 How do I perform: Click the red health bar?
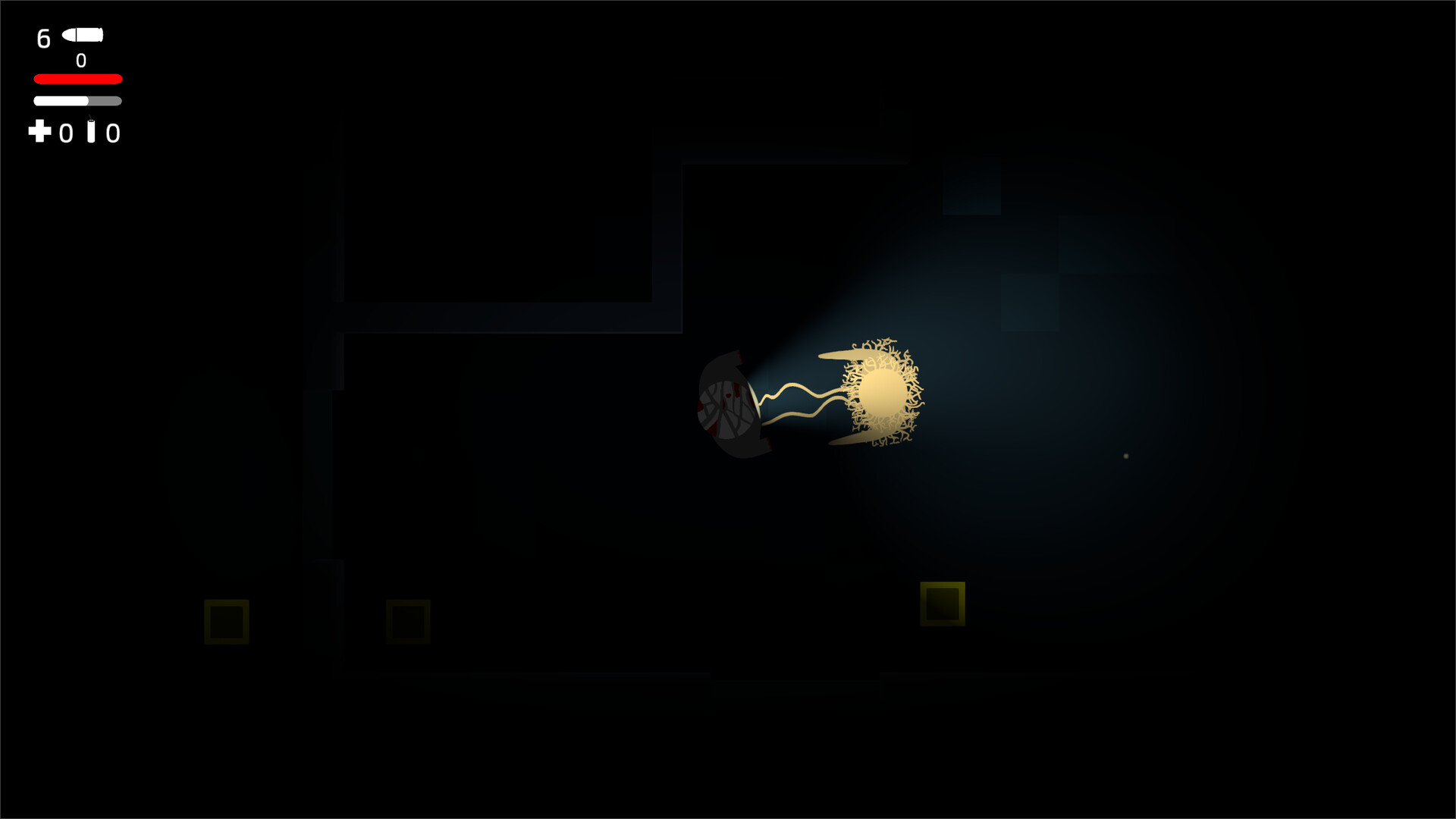(77, 78)
